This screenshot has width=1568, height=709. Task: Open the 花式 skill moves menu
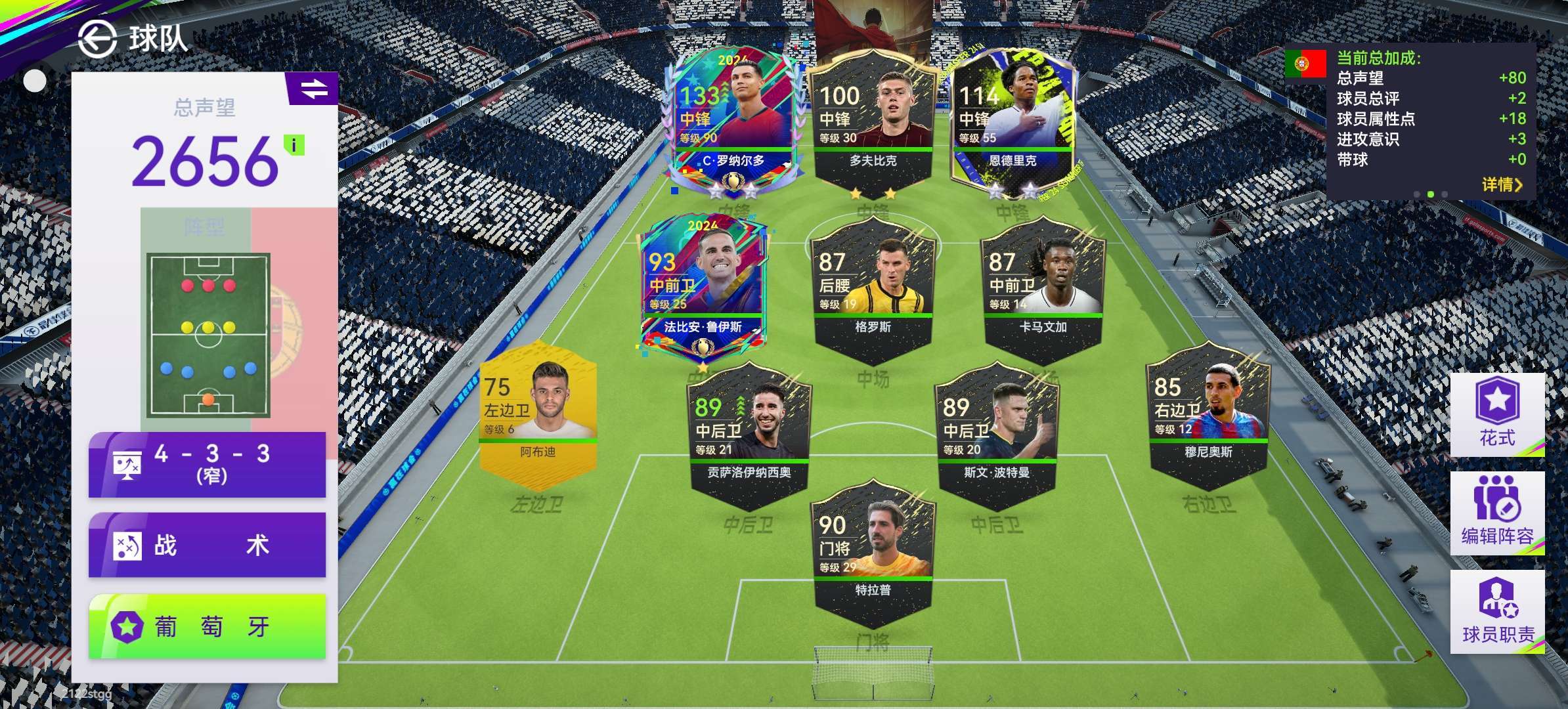[x=1496, y=414]
